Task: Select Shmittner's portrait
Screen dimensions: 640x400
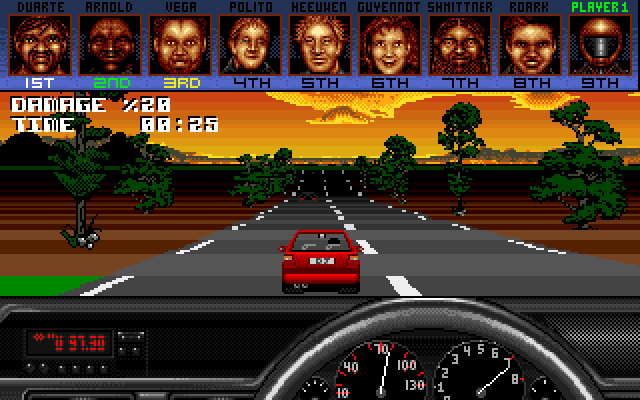Action: coord(459,44)
